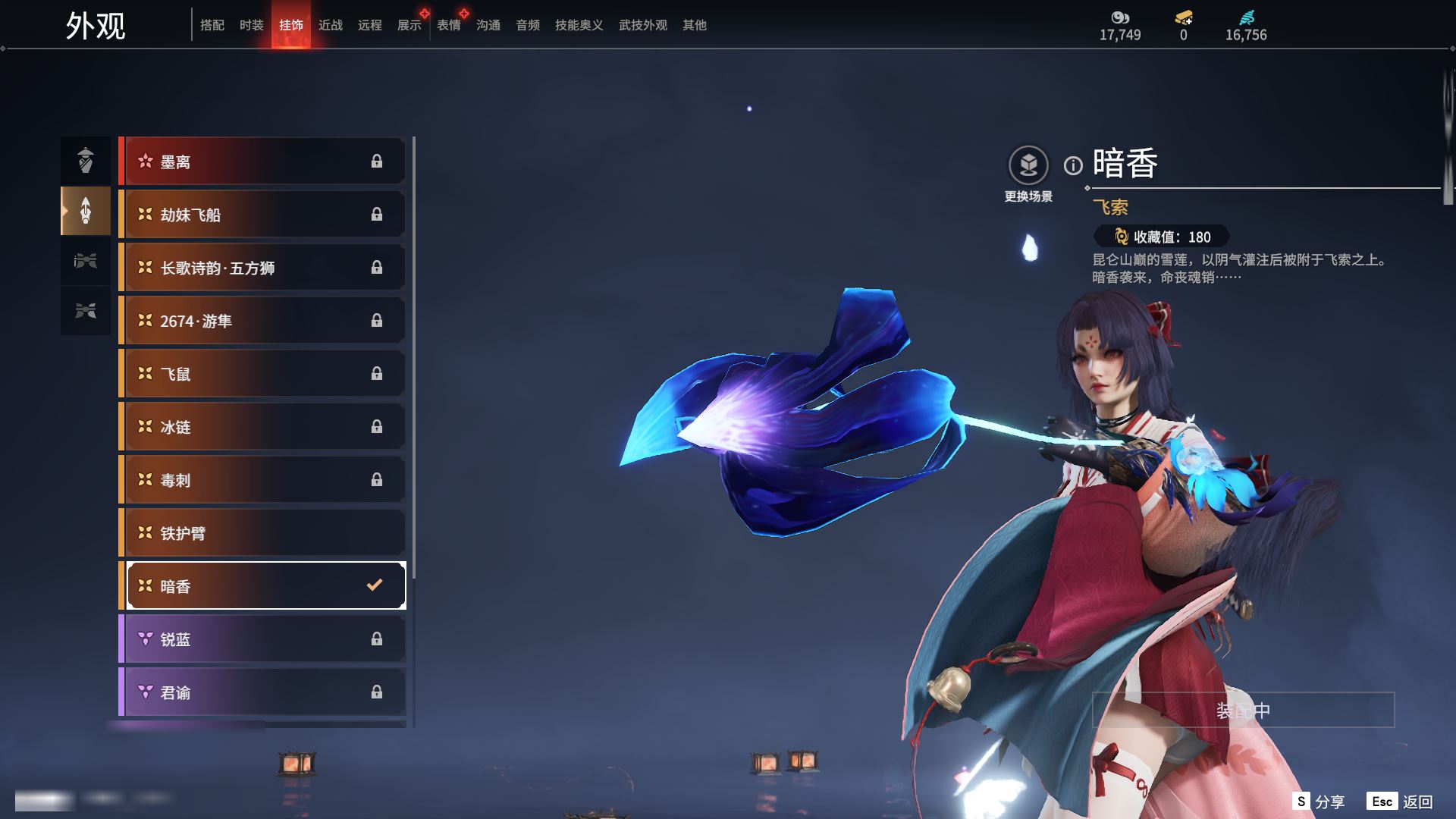Open the 时装 tab
This screenshot has width=1456, height=819.
pyautogui.click(x=251, y=25)
